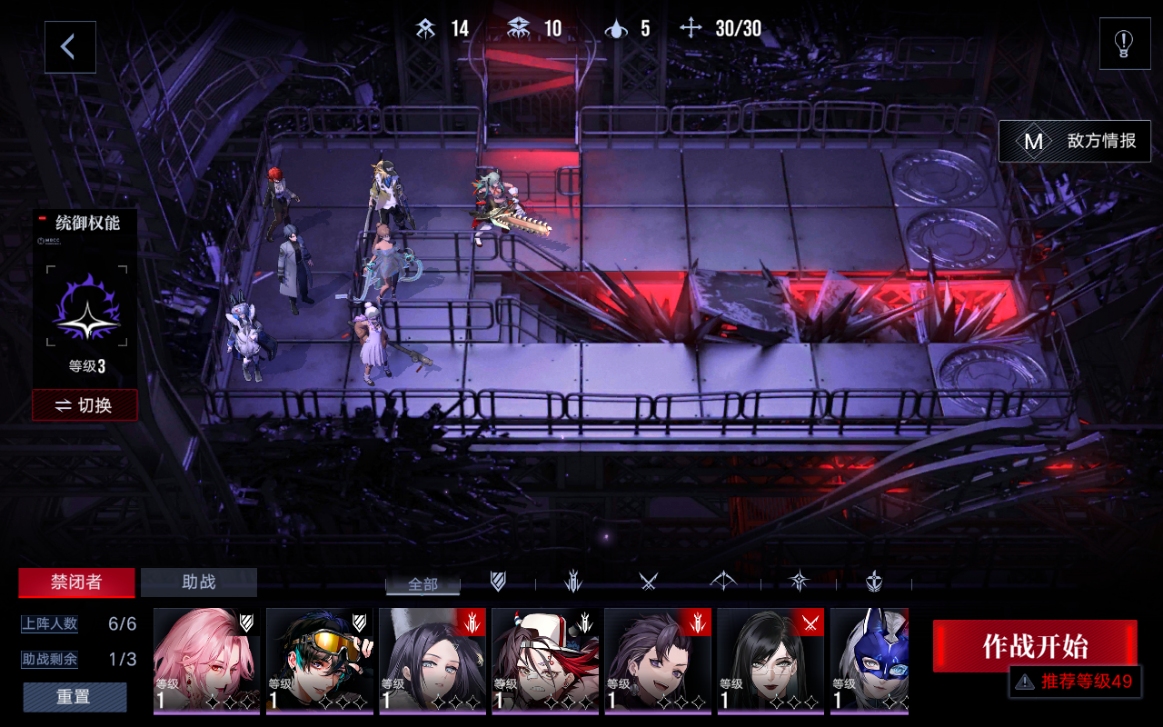This screenshot has height=727, width=1163.
Task: Click the 重置 reset button
Action: tap(75, 696)
